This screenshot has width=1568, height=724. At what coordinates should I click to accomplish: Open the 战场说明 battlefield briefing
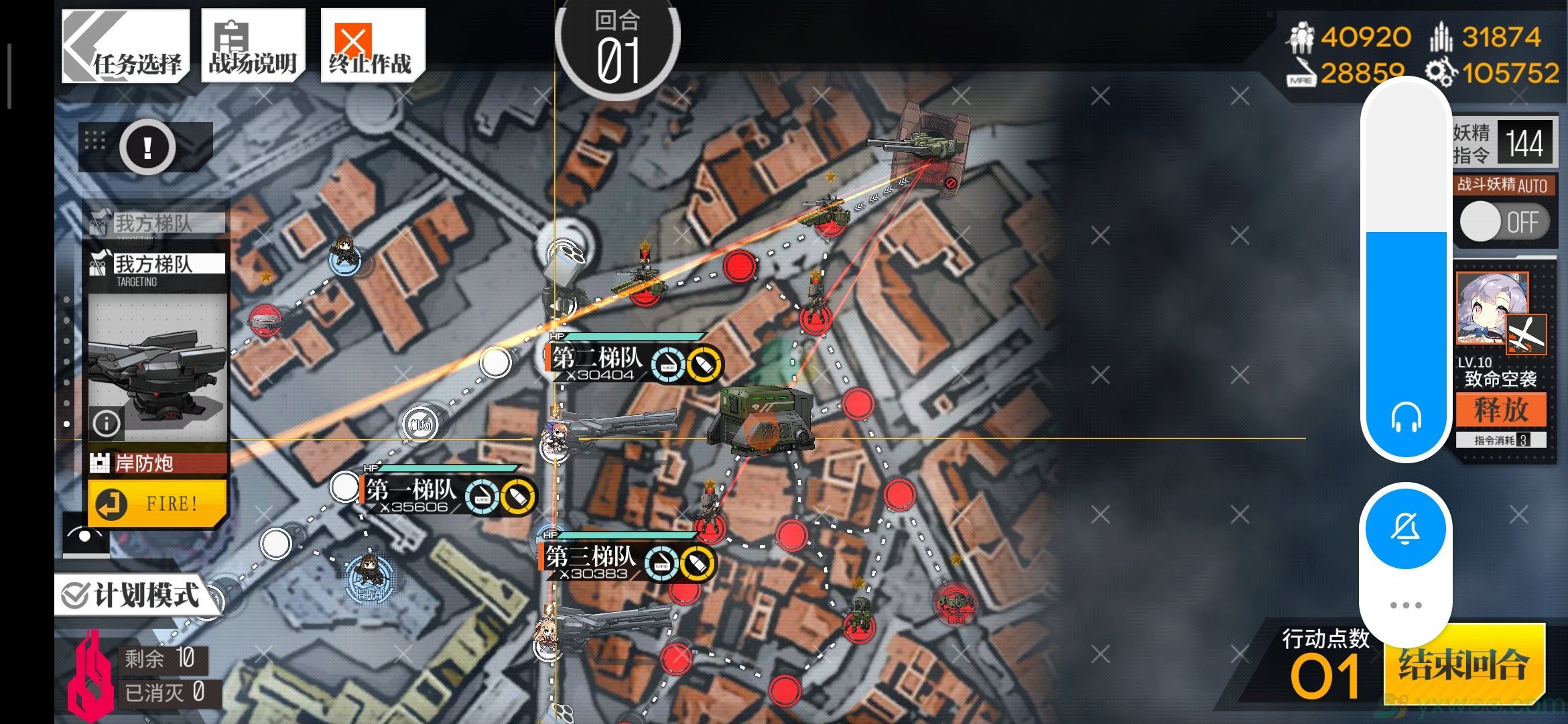click(253, 46)
